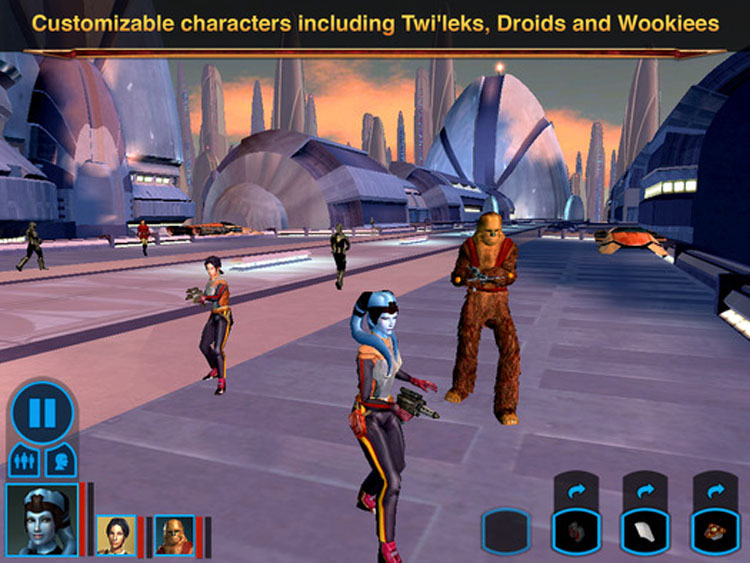750x563 pixels.
Task: Use the white item action slot
Action: [x=645, y=531]
